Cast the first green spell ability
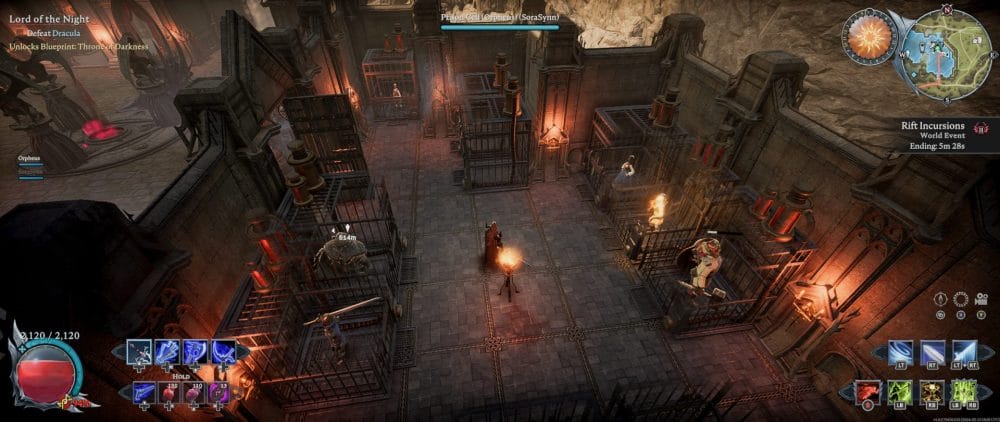The height and width of the screenshot is (422, 1000). [901, 392]
